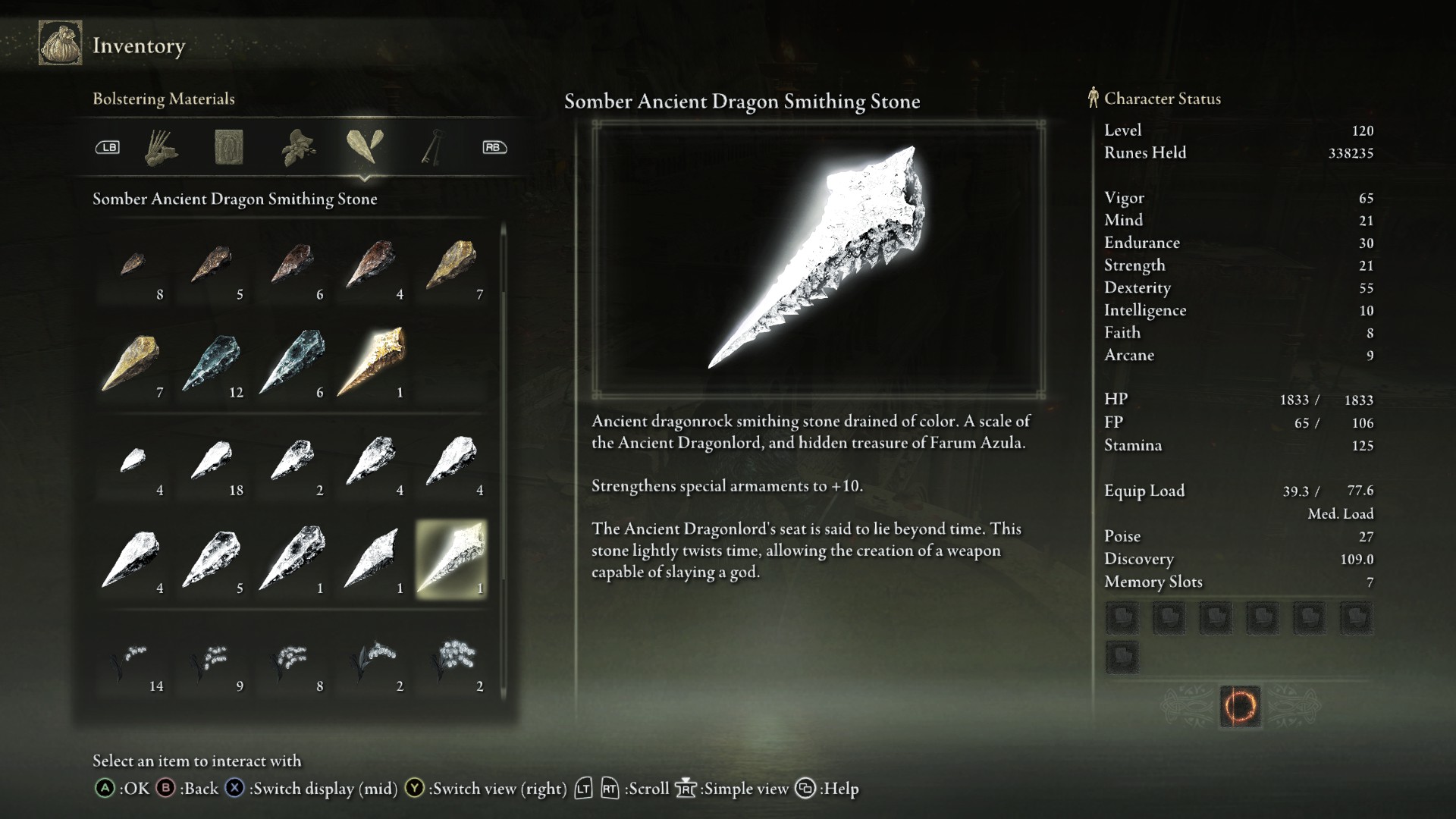Switch to the hand-shaped Tools tab
This screenshot has width=1456, height=819.
coord(161,147)
